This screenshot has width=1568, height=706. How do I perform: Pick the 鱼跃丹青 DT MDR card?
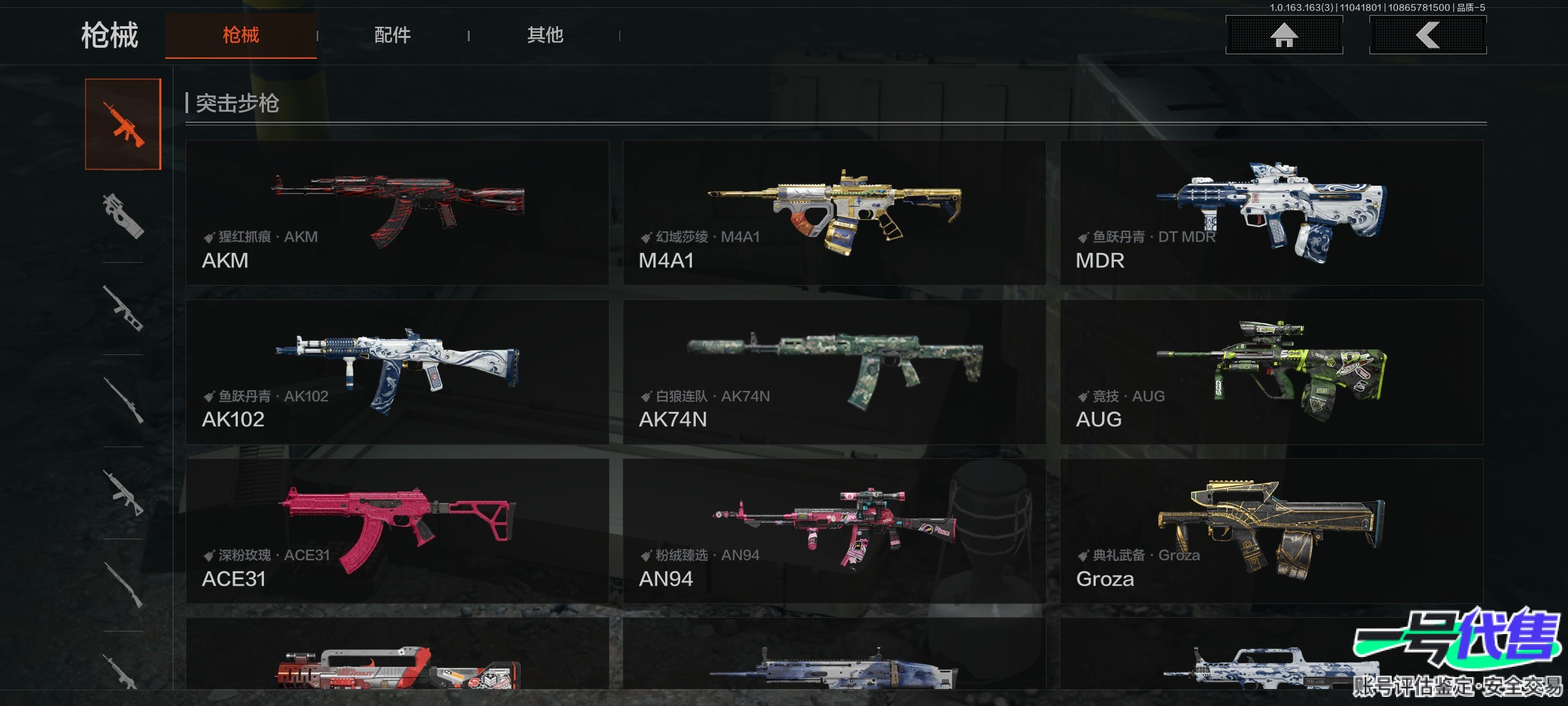click(1271, 212)
